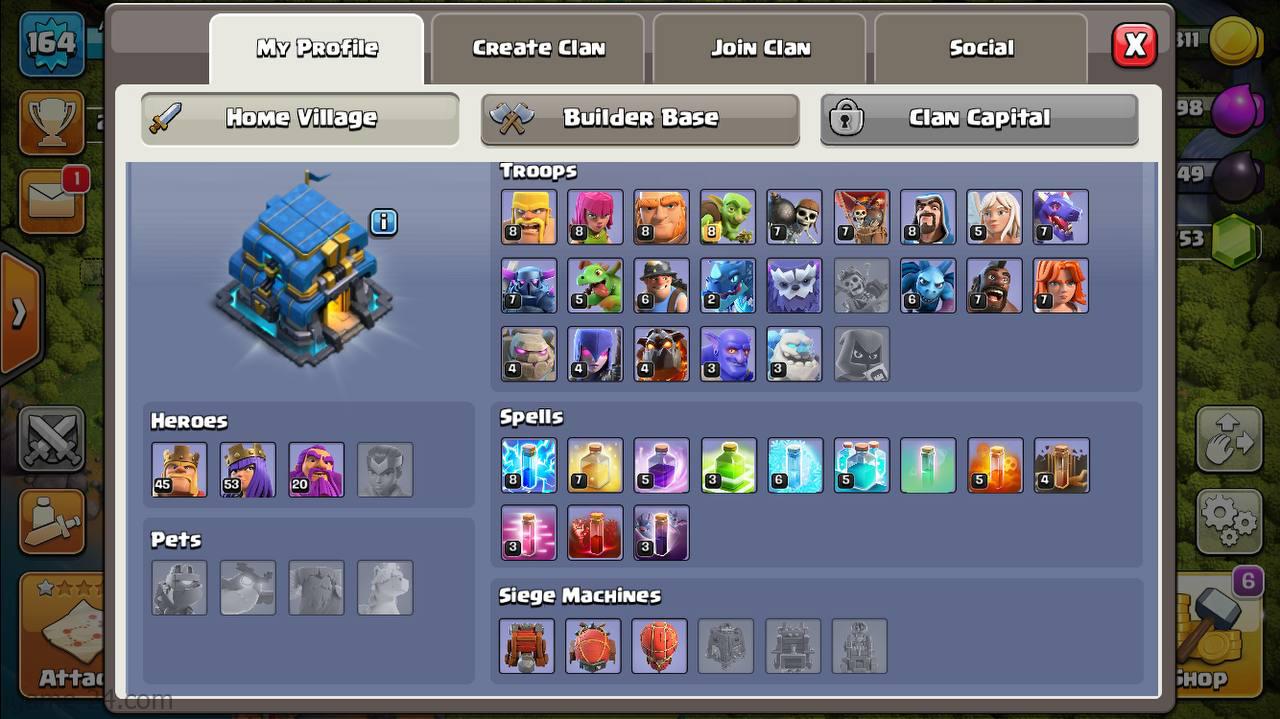Click the Goblin troop icon
The height and width of the screenshot is (719, 1280).
(x=728, y=216)
